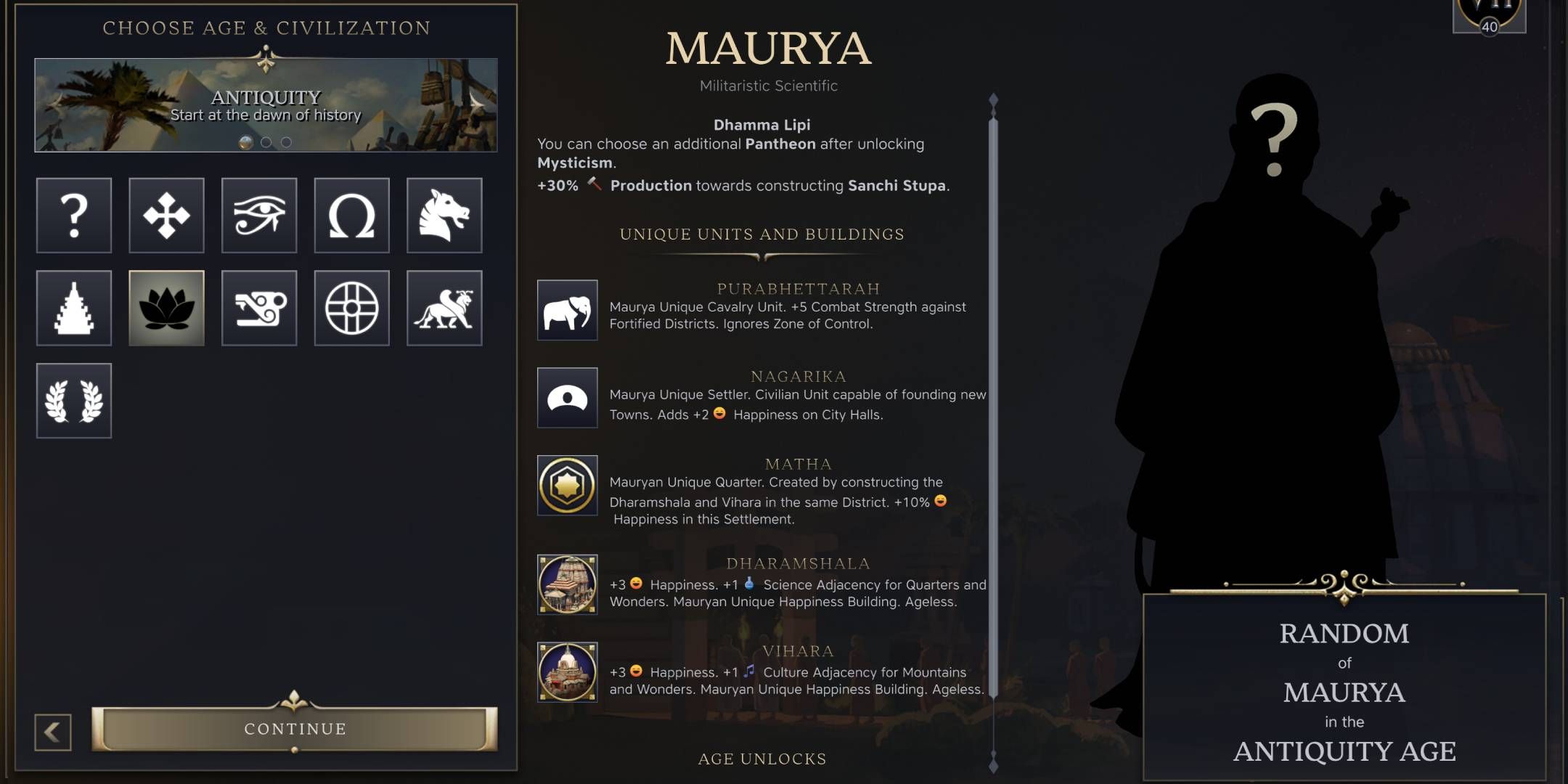Select the random civilization question mark icon
Image resolution: width=1568 pixels, height=784 pixels.
click(x=73, y=216)
